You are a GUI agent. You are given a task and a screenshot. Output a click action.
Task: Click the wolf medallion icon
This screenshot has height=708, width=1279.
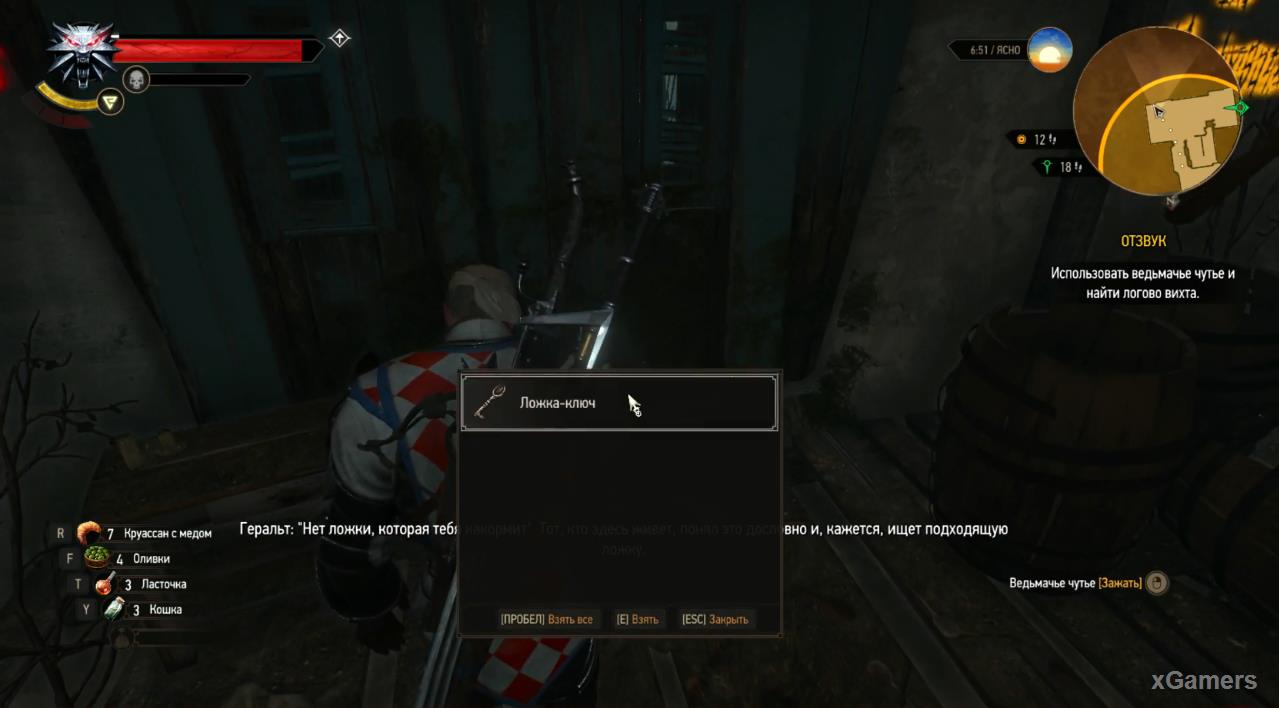click(x=81, y=54)
